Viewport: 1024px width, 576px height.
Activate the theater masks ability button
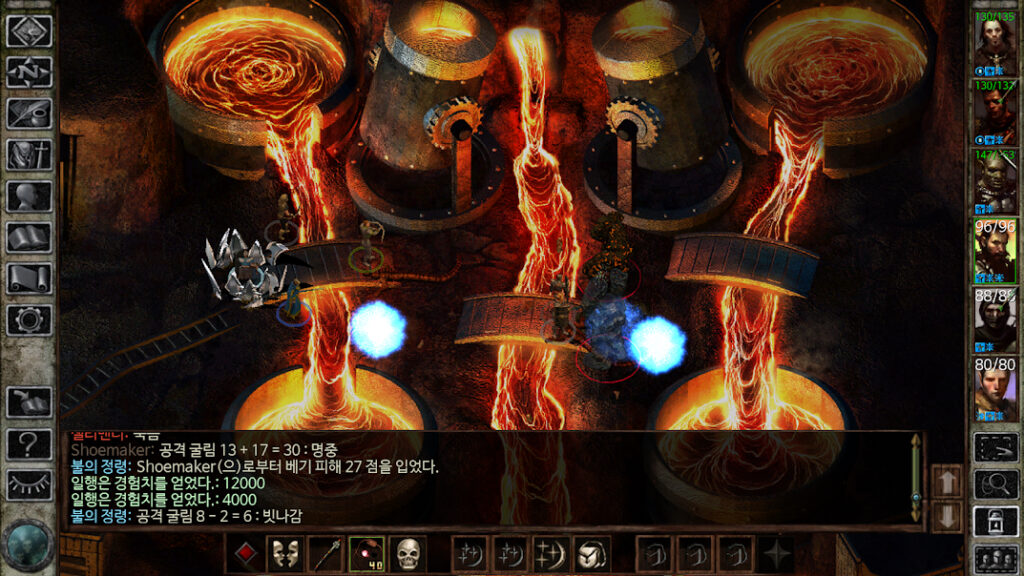[285, 553]
